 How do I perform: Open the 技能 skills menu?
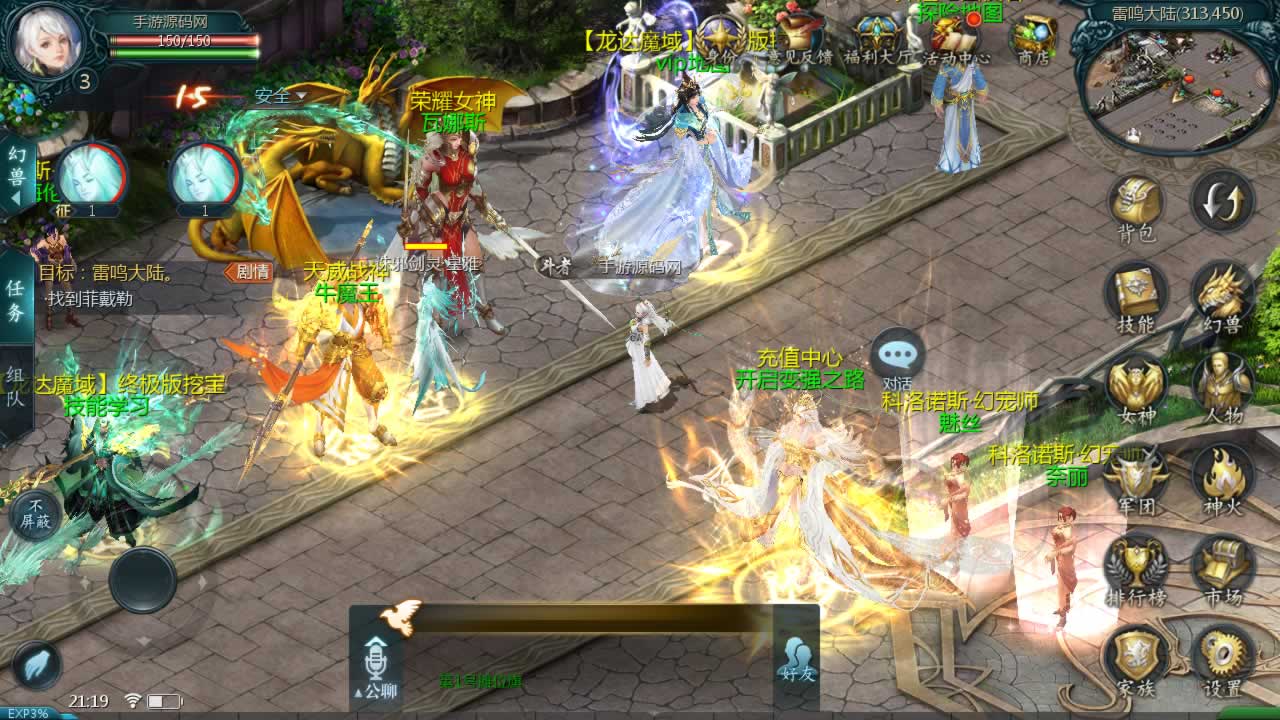click(x=1136, y=294)
